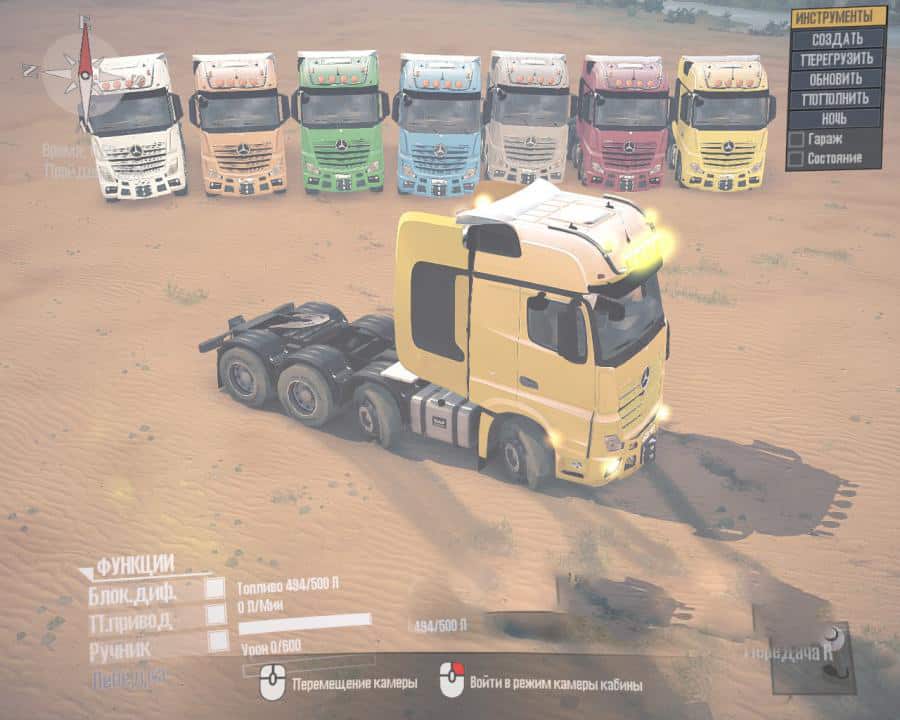Select ПЕРЕГРУЗИТЬ in the tools panel
Image resolution: width=900 pixels, height=720 pixels.
838,58
